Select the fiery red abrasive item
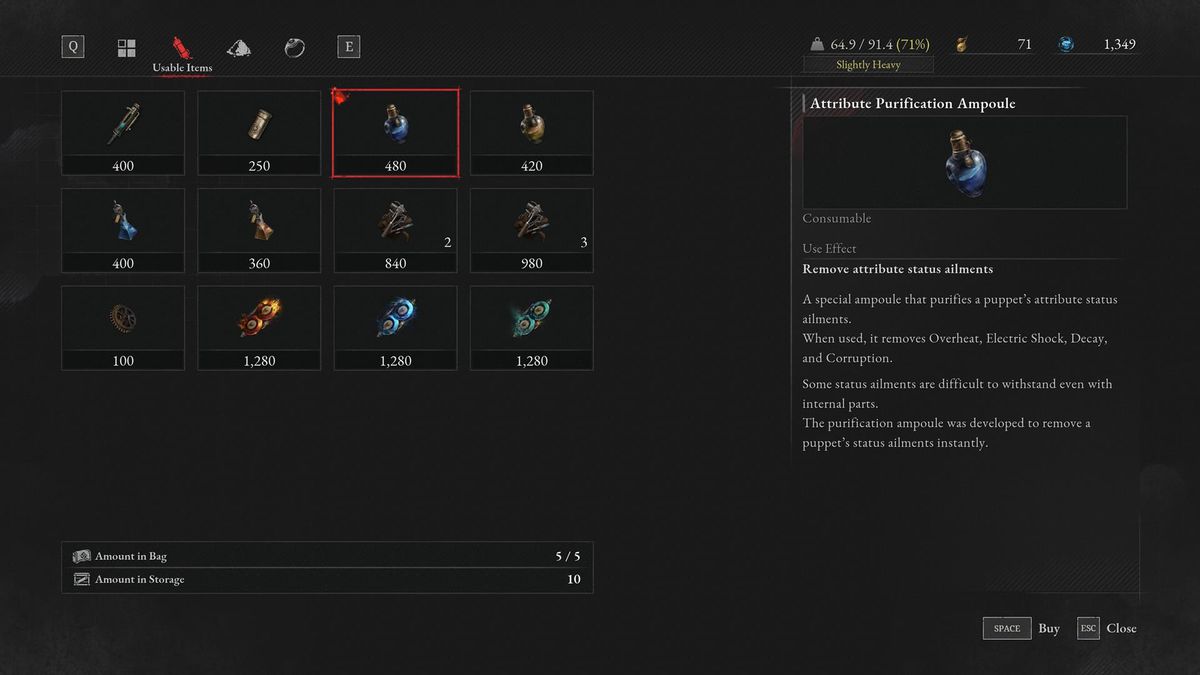 (259, 328)
